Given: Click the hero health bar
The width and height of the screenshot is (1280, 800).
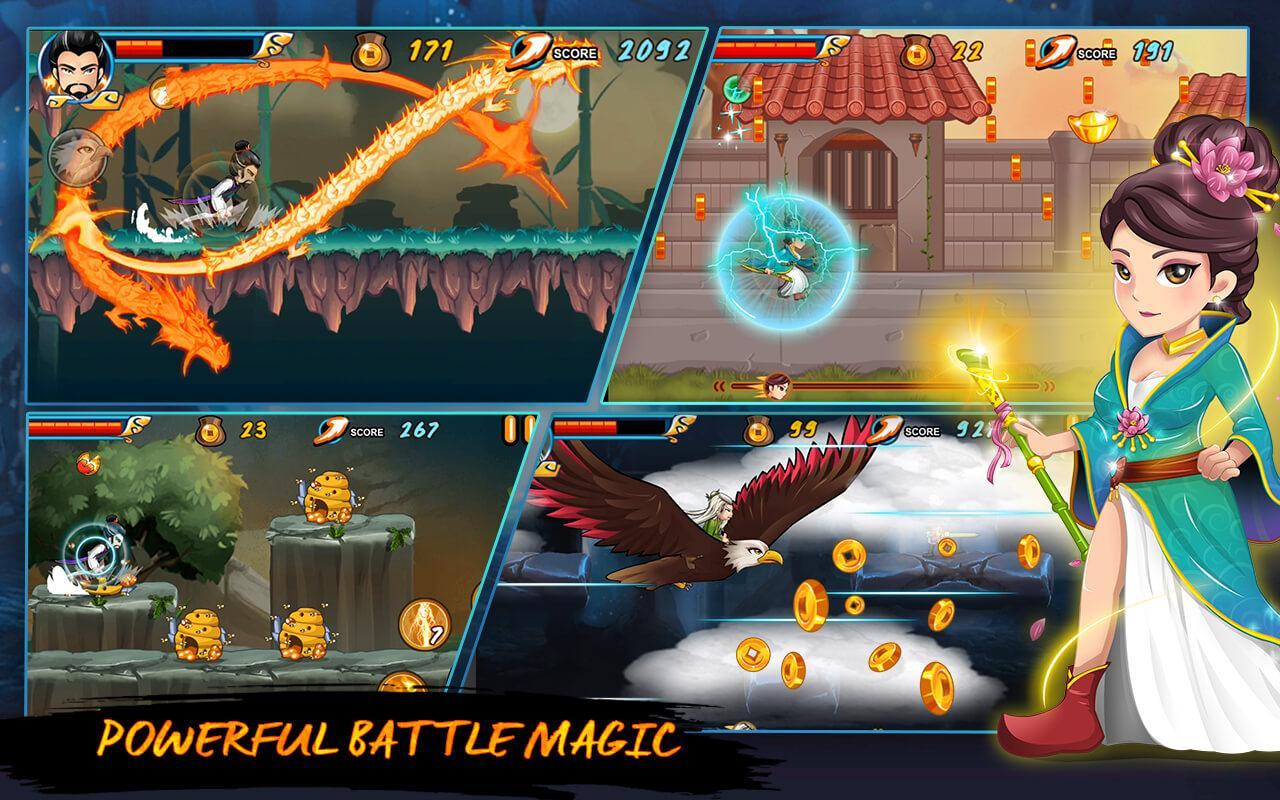Looking at the screenshot, I should coord(185,45).
